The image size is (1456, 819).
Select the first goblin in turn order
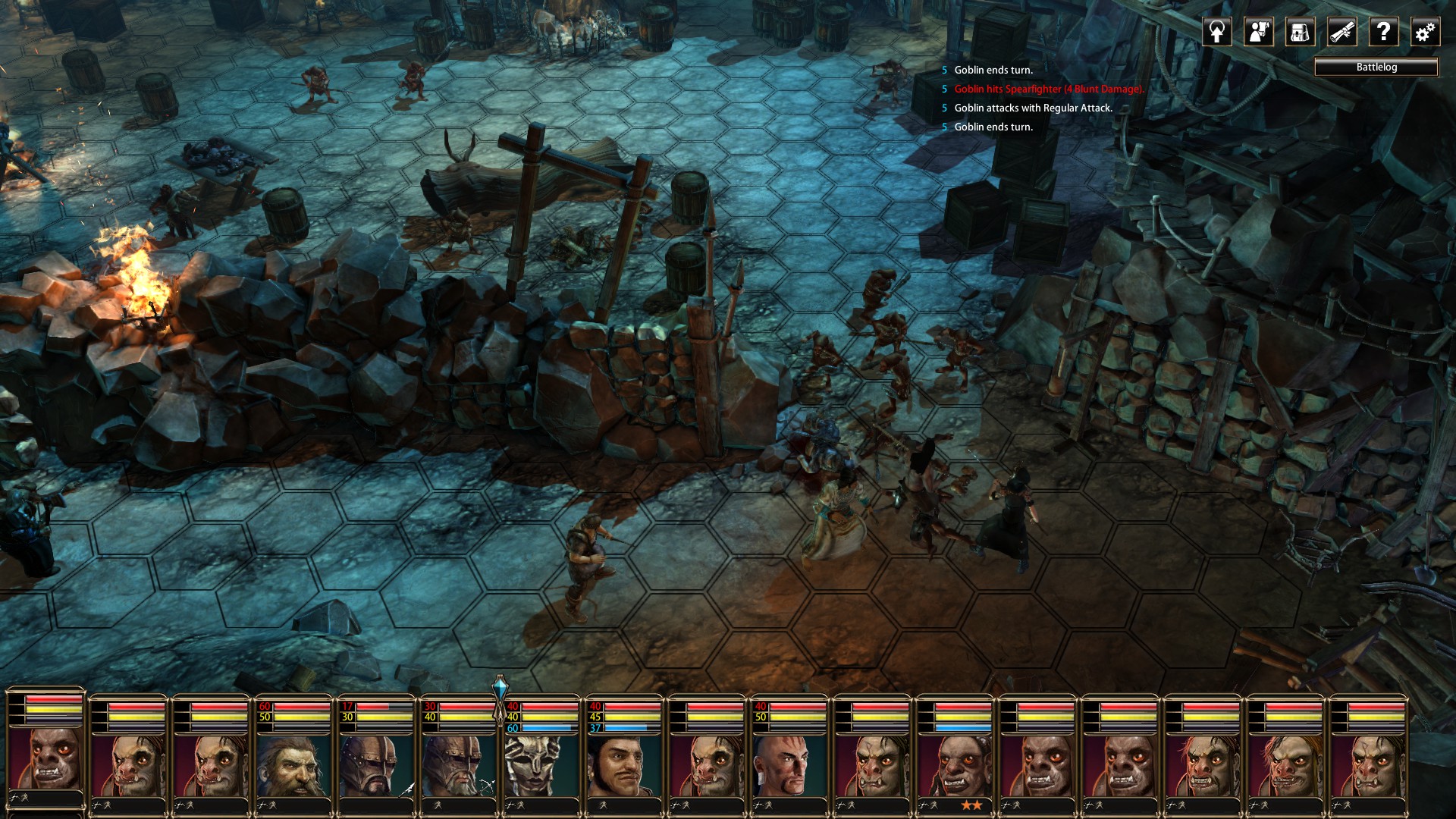[45, 758]
